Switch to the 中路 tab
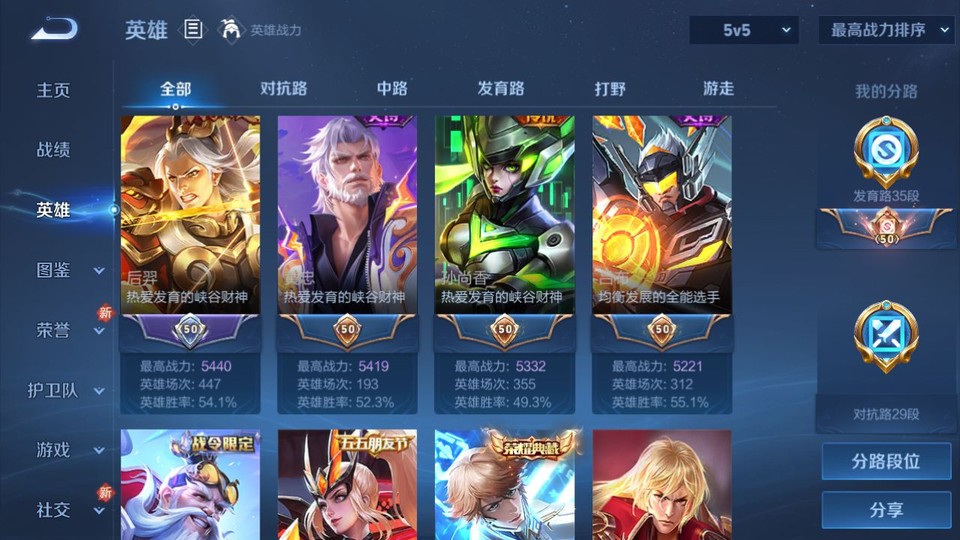Image resolution: width=960 pixels, height=540 pixels. tap(392, 88)
